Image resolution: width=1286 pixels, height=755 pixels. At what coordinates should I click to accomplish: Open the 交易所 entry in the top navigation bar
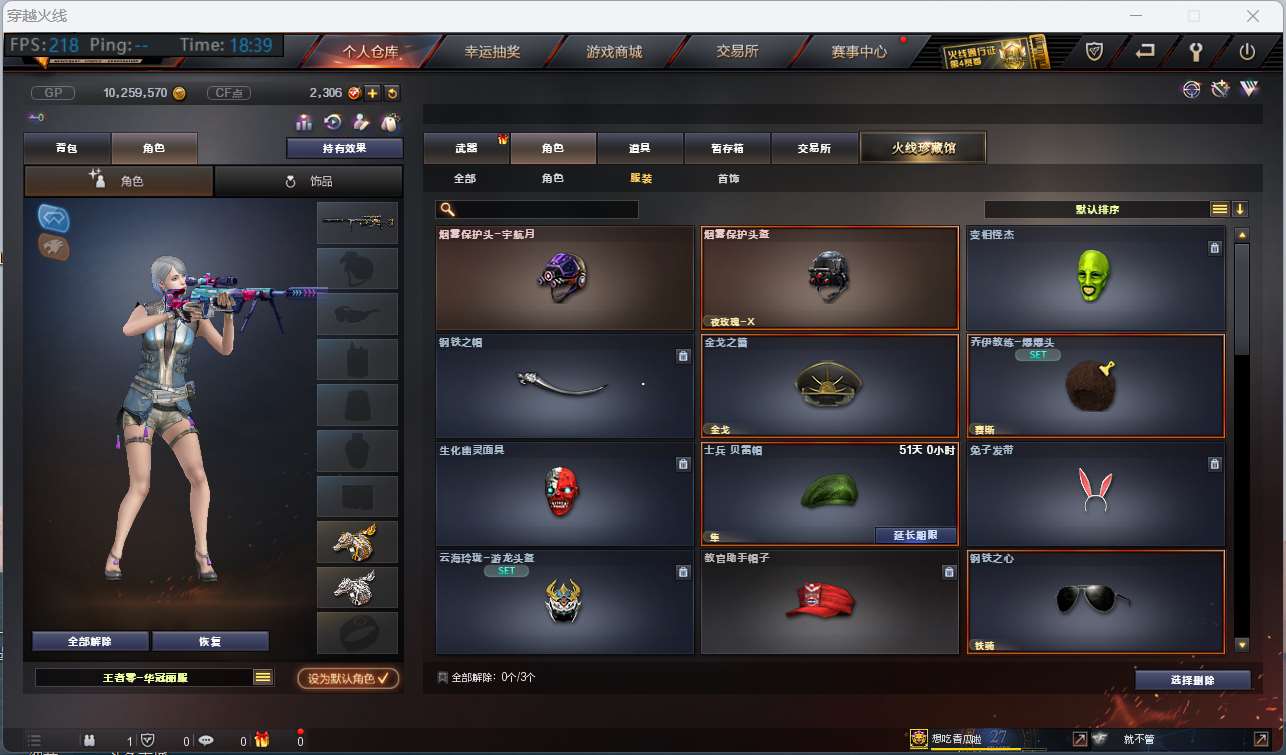coord(737,51)
